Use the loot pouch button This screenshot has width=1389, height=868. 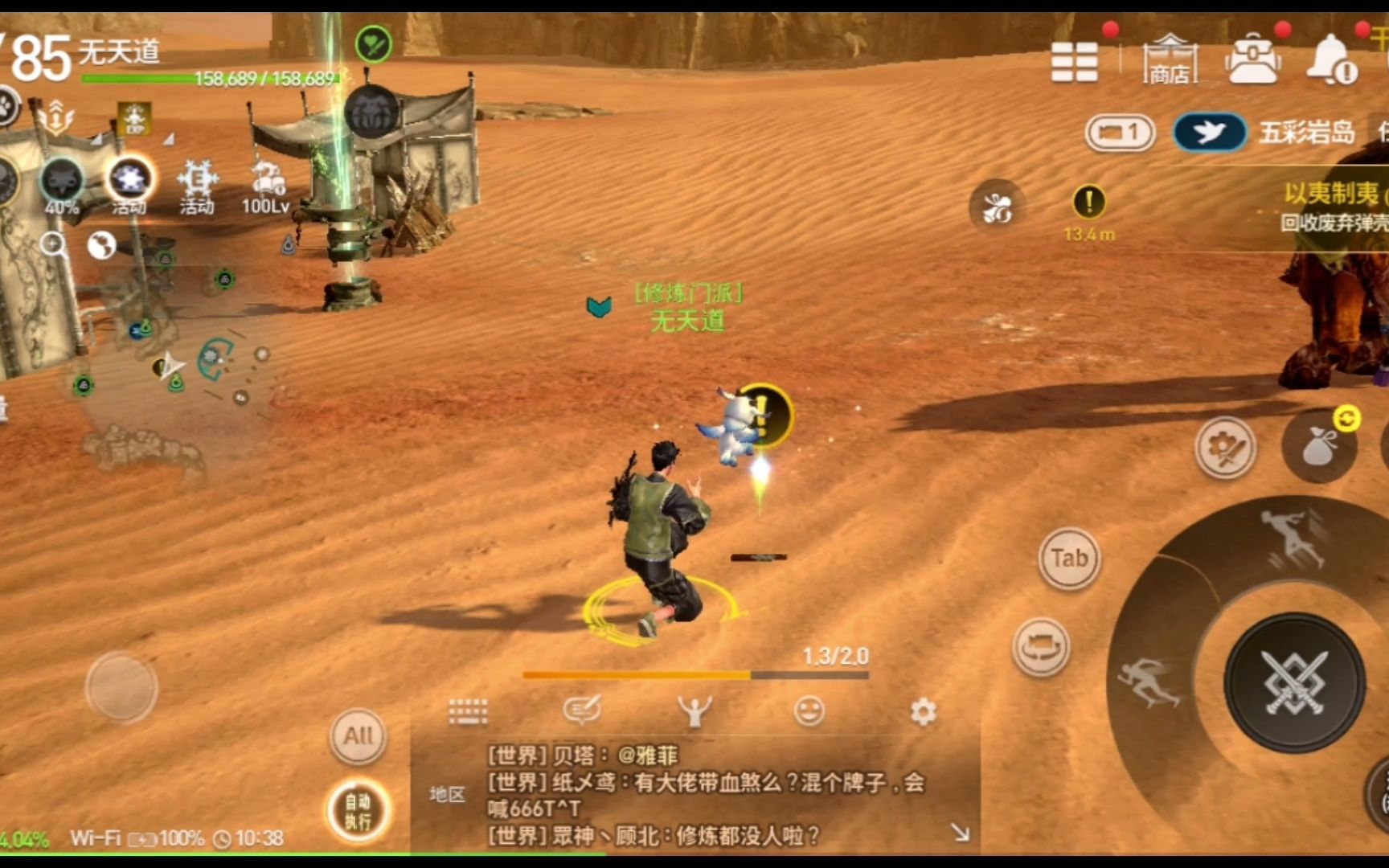(1318, 448)
